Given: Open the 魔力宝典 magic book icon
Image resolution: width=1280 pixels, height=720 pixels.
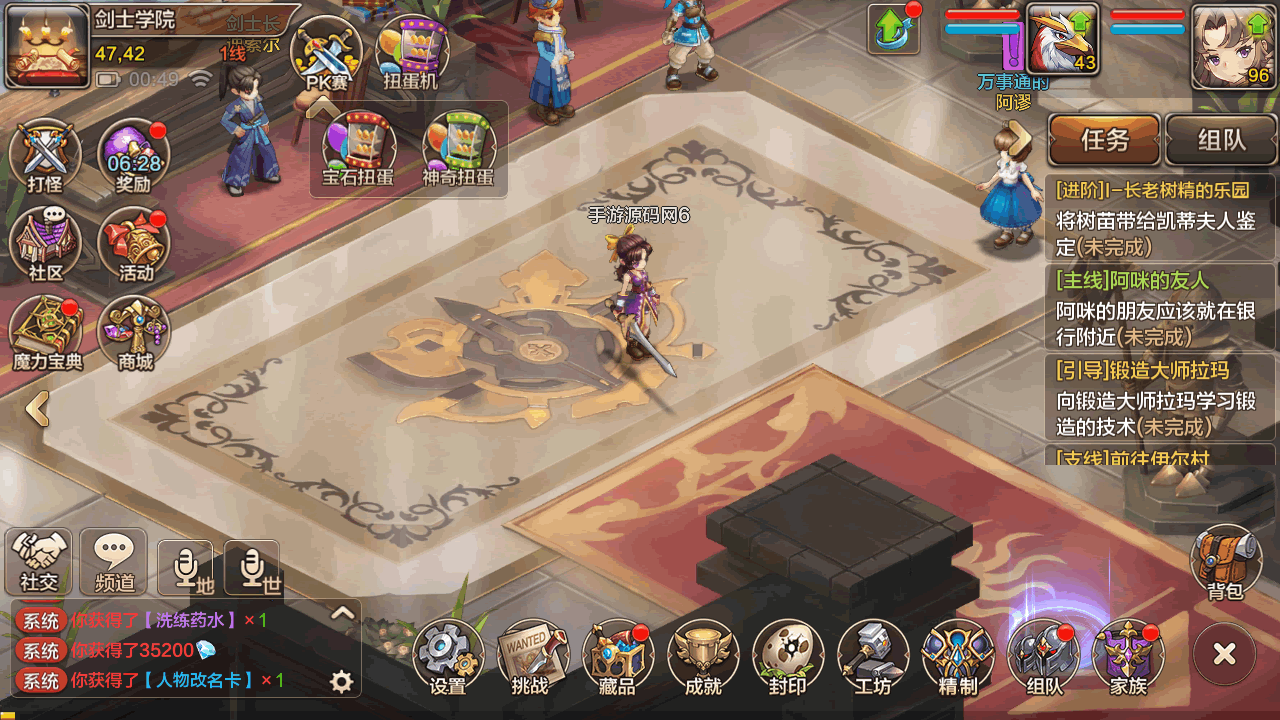Looking at the screenshot, I should click(47, 332).
